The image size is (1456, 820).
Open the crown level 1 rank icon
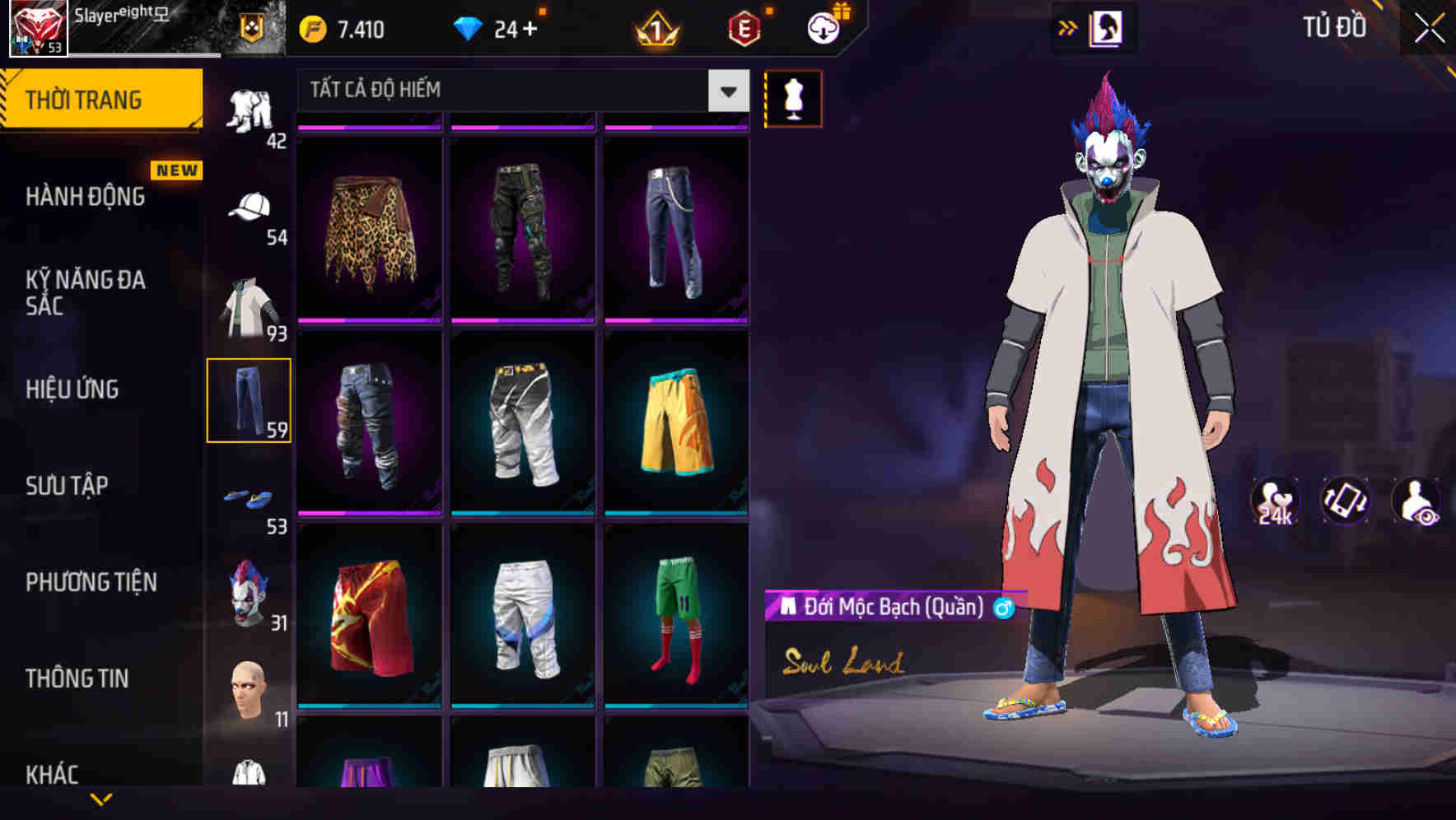pos(655,27)
